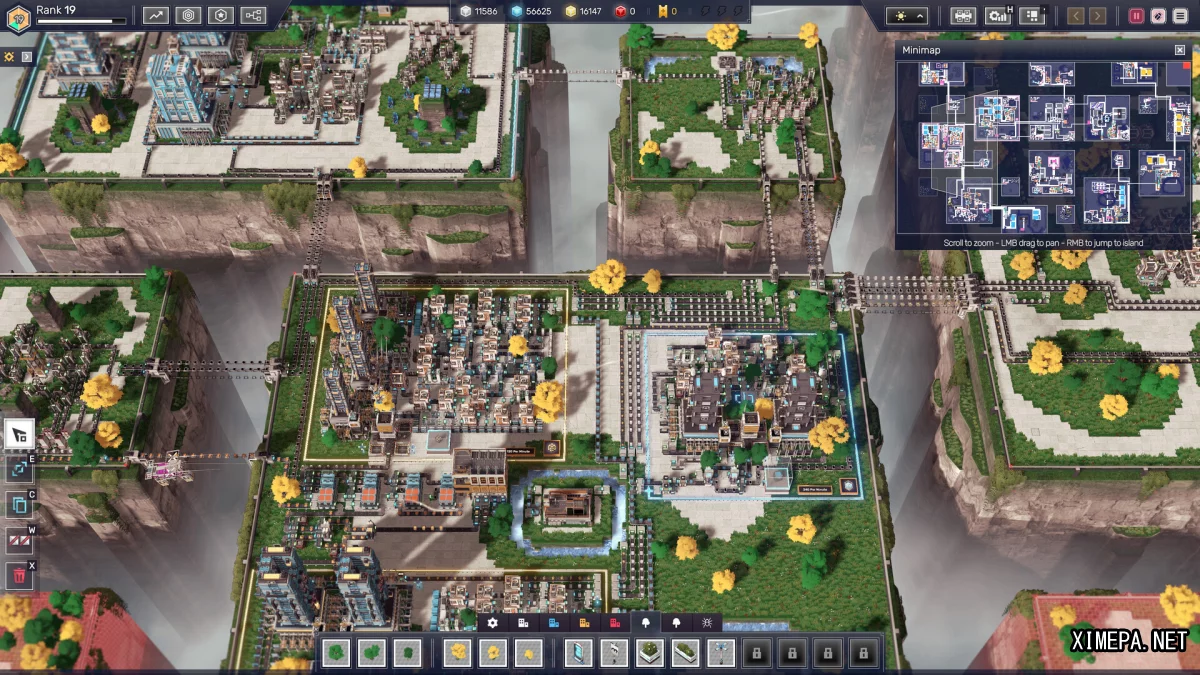Select the cursor tool in left toolbar
Viewport: 1200px width, 675px height.
[x=19, y=434]
